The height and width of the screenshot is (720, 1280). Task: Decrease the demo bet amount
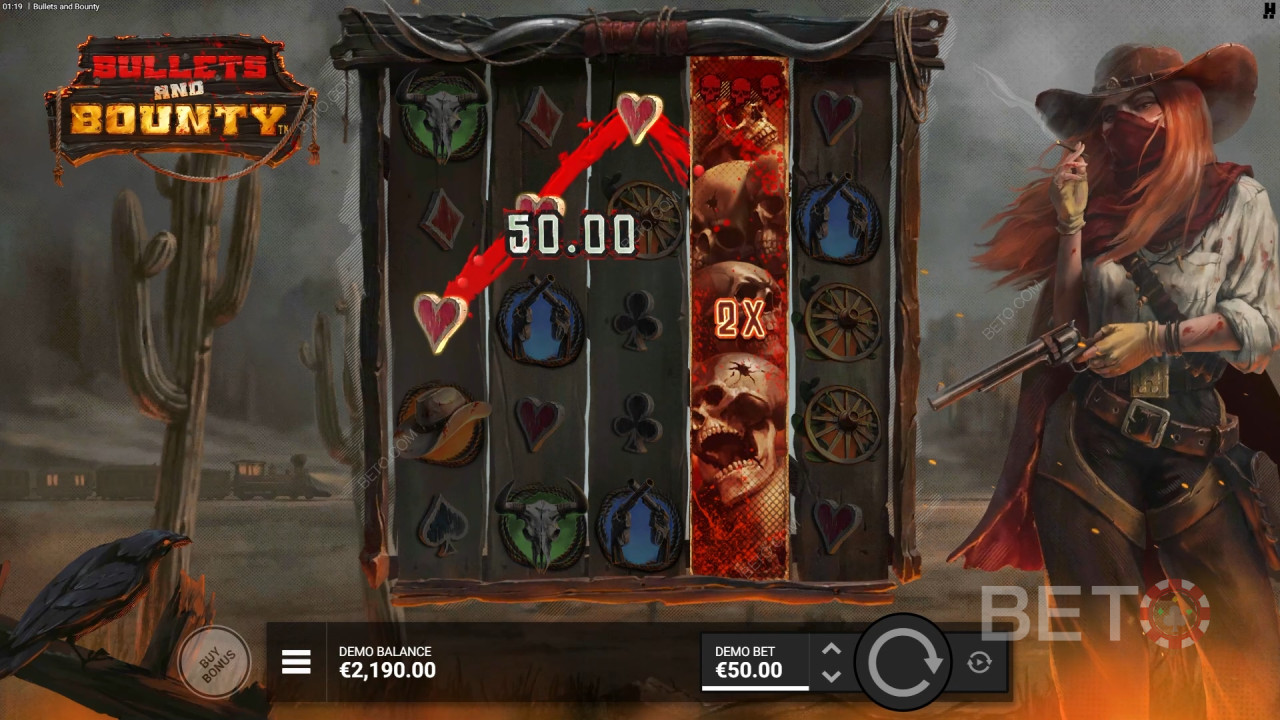point(831,677)
